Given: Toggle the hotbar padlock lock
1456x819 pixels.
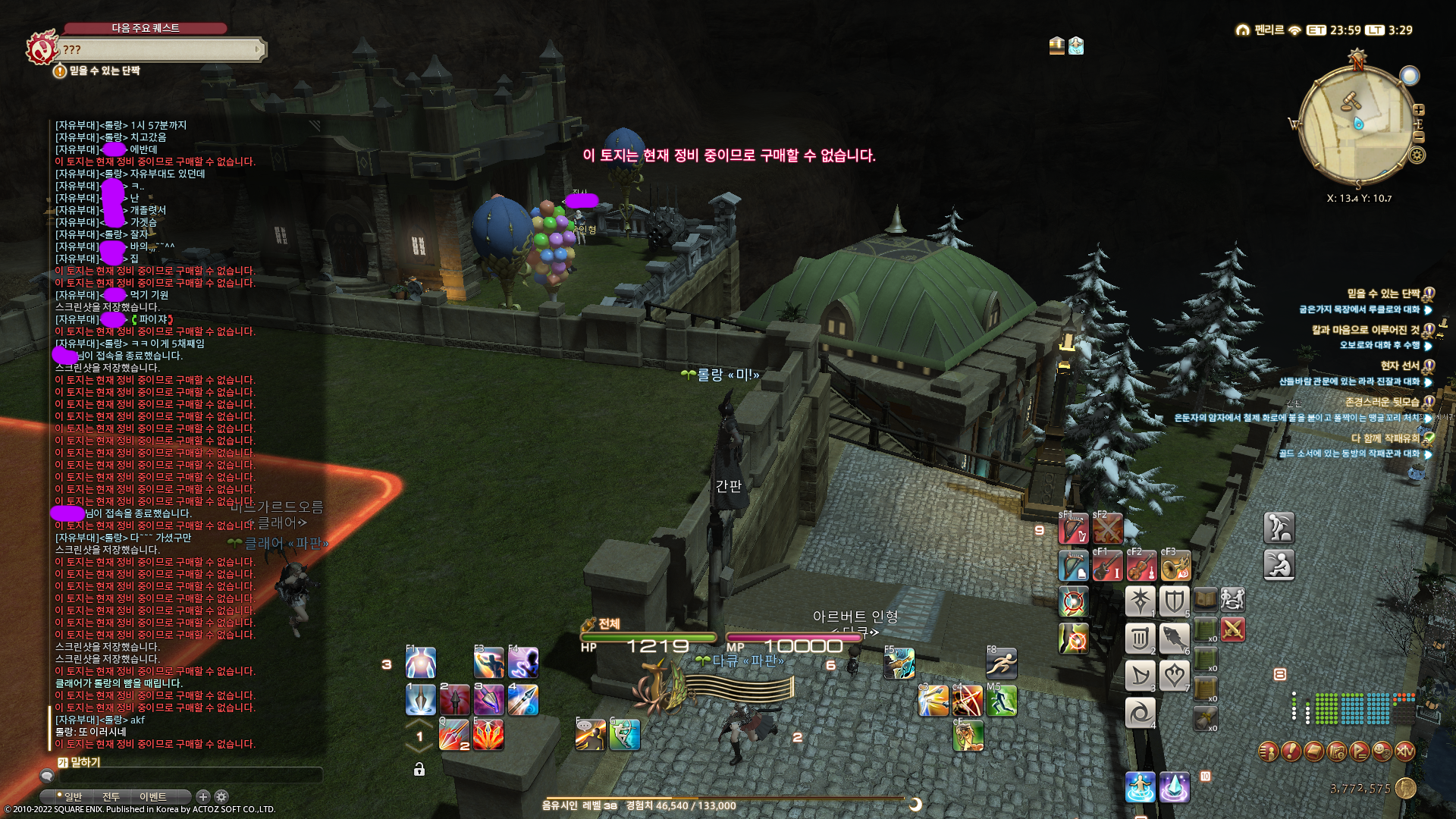Looking at the screenshot, I should pyautogui.click(x=419, y=770).
